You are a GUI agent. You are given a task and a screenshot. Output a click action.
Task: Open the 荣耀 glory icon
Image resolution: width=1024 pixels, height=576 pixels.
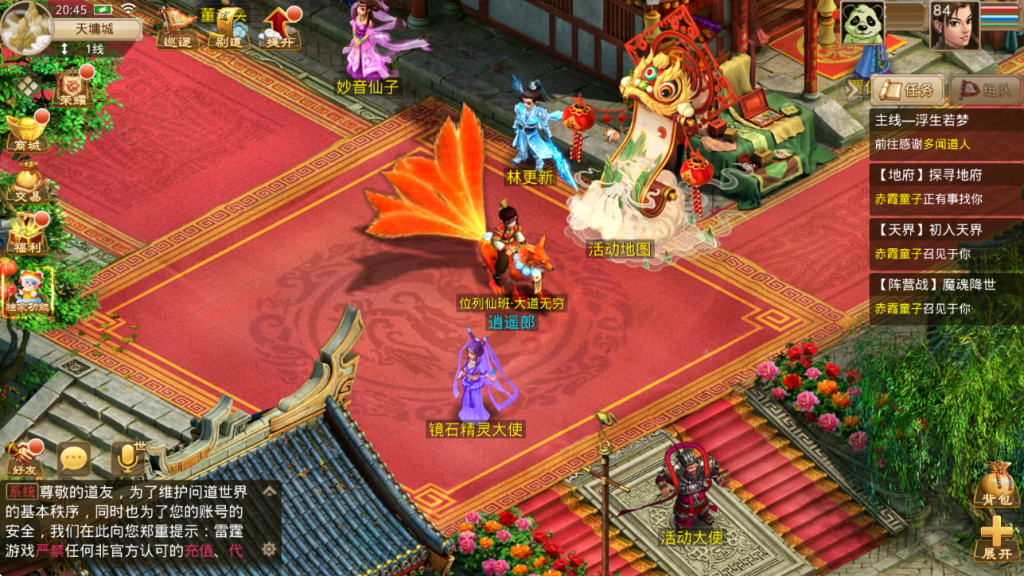(x=70, y=86)
